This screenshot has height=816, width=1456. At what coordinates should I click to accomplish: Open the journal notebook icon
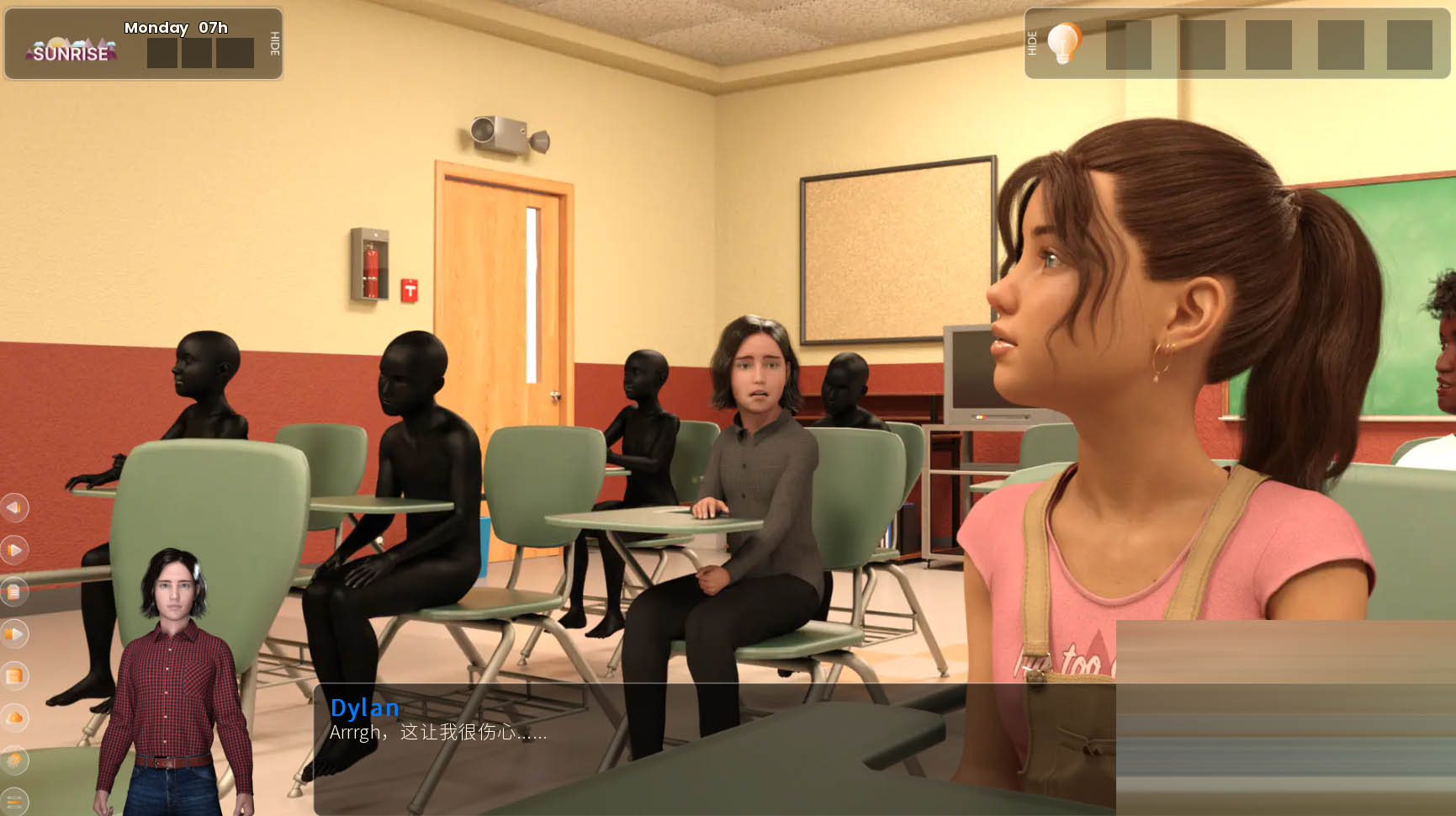(13, 591)
